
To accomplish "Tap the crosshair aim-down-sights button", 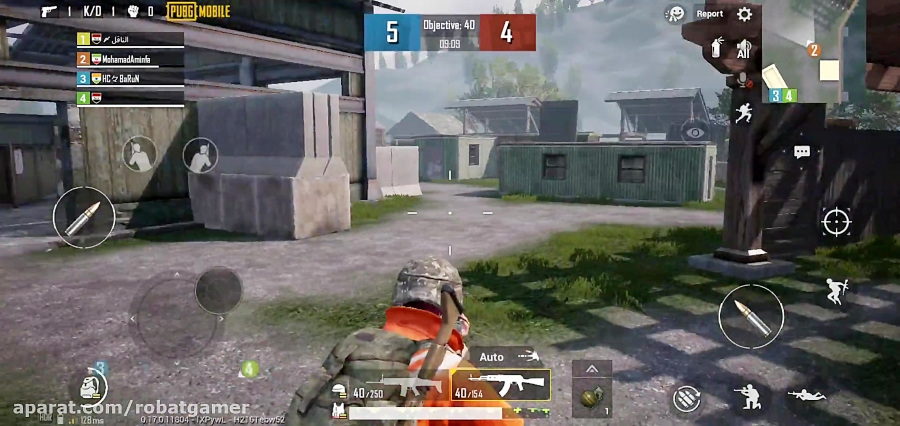I will pyautogui.click(x=836, y=222).
